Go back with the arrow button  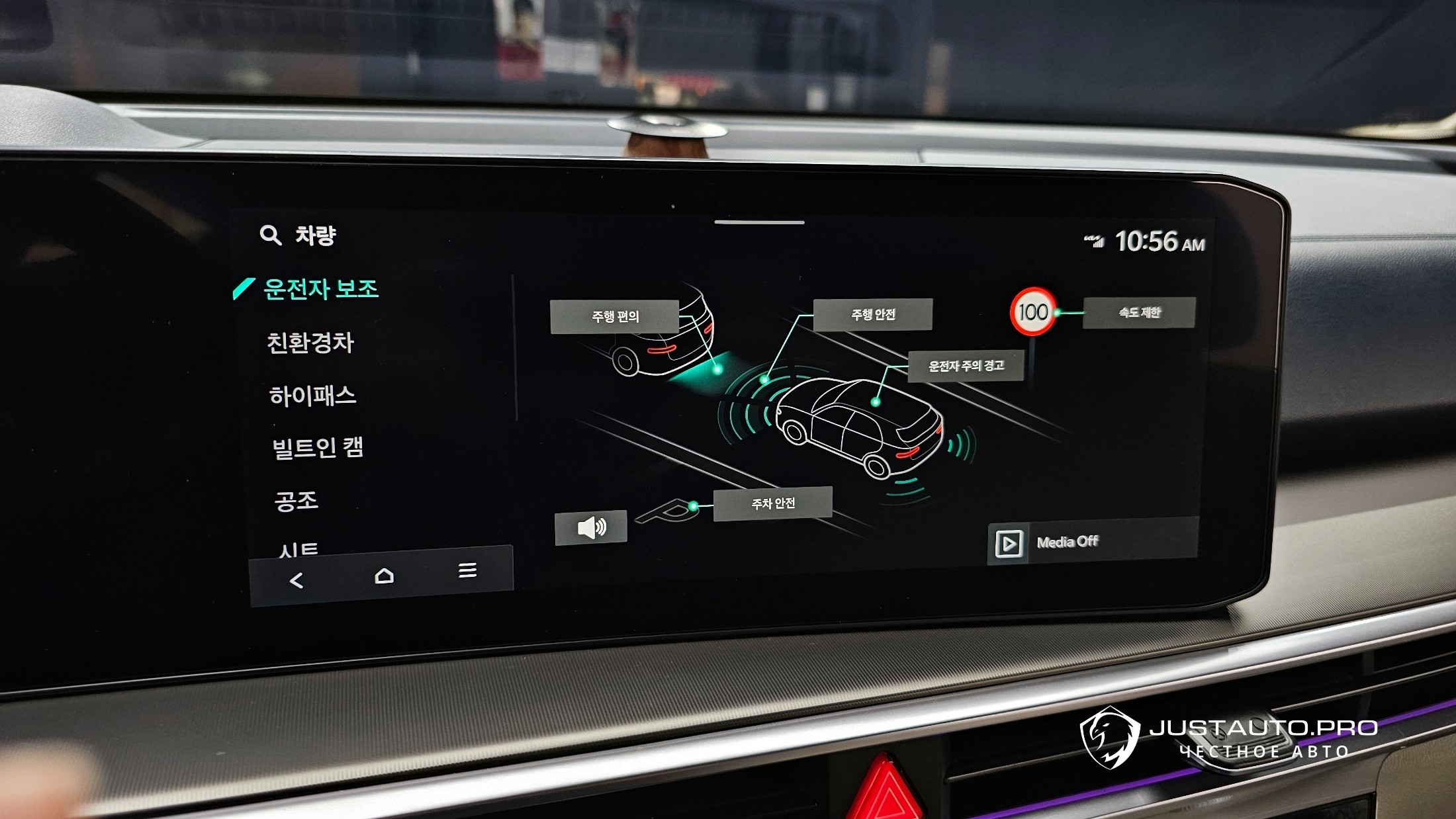click(x=296, y=581)
